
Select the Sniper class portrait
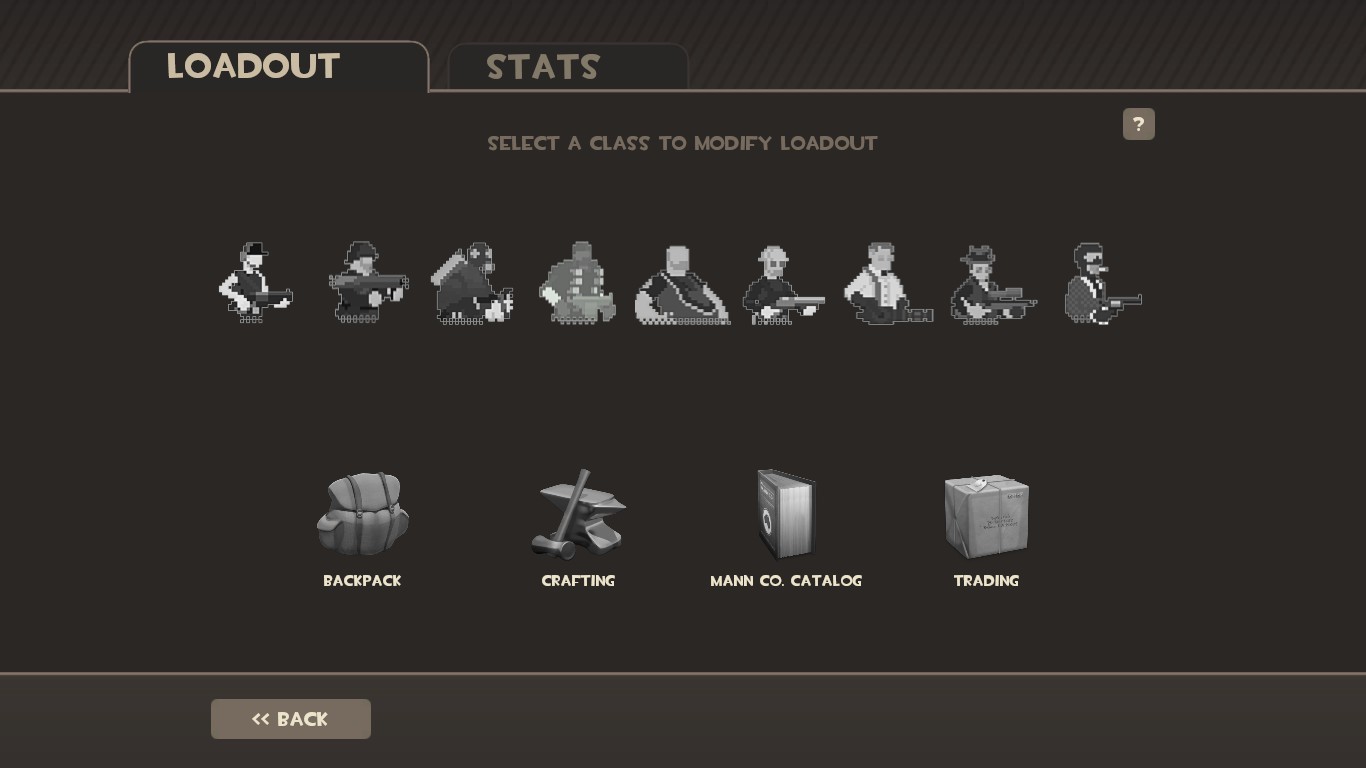[x=993, y=285]
